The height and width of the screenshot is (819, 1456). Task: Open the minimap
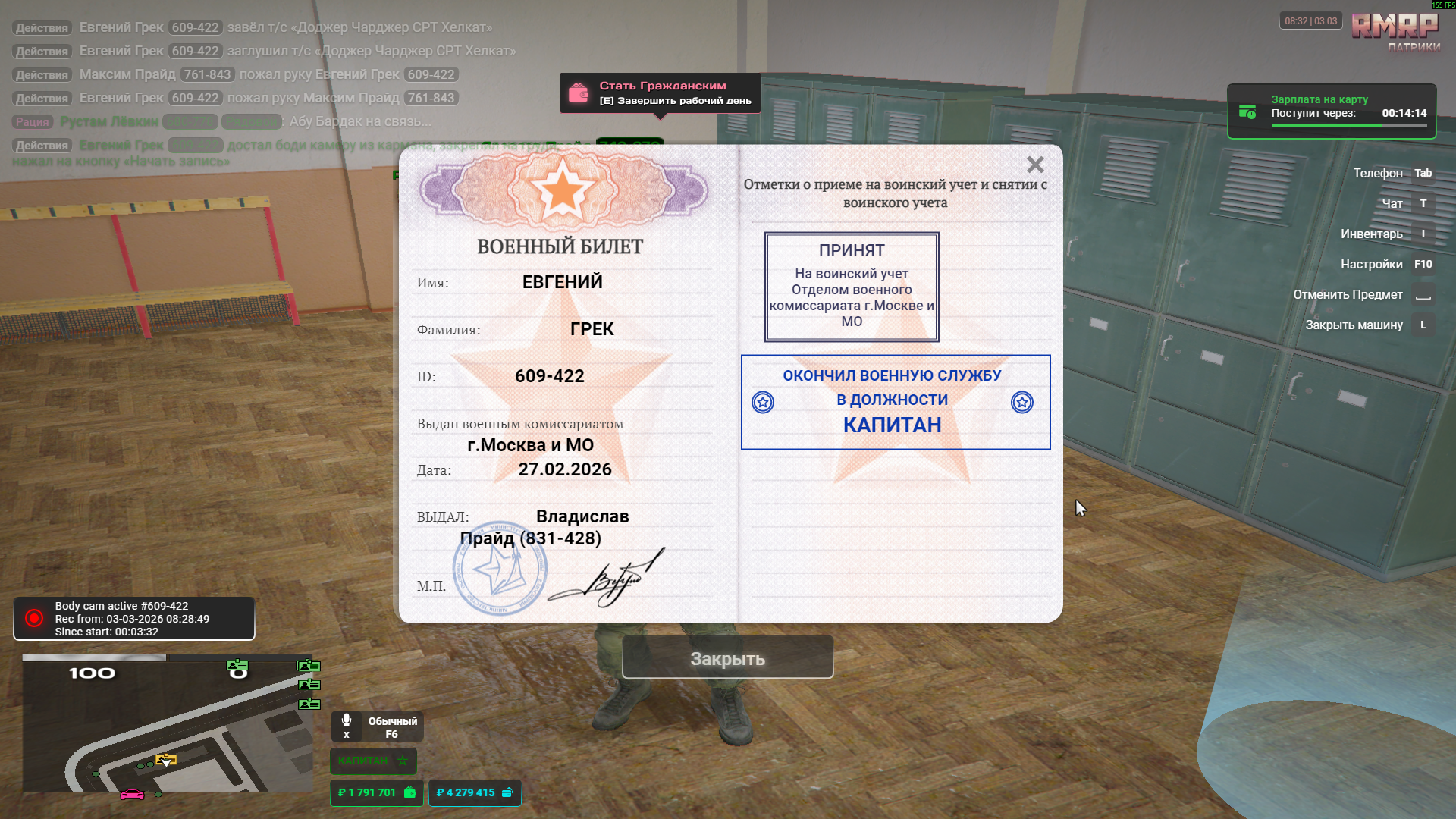point(168,724)
